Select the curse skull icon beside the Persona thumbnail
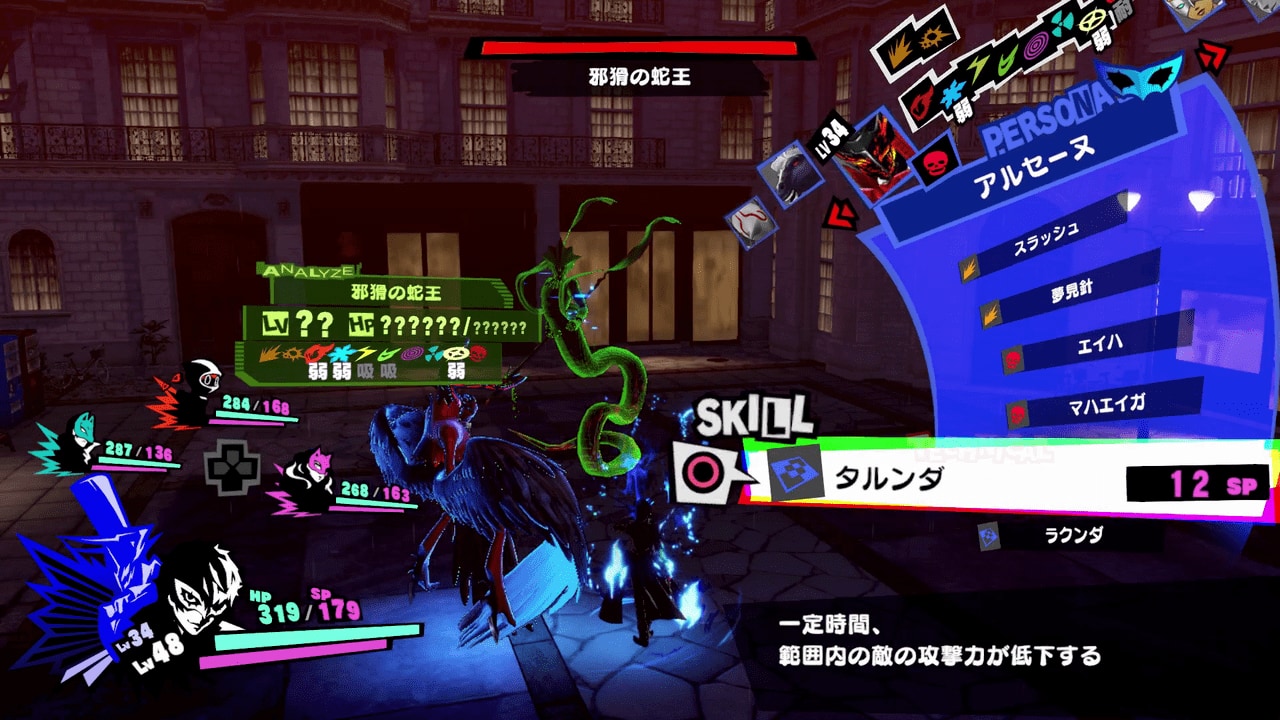The height and width of the screenshot is (720, 1280). click(x=932, y=162)
